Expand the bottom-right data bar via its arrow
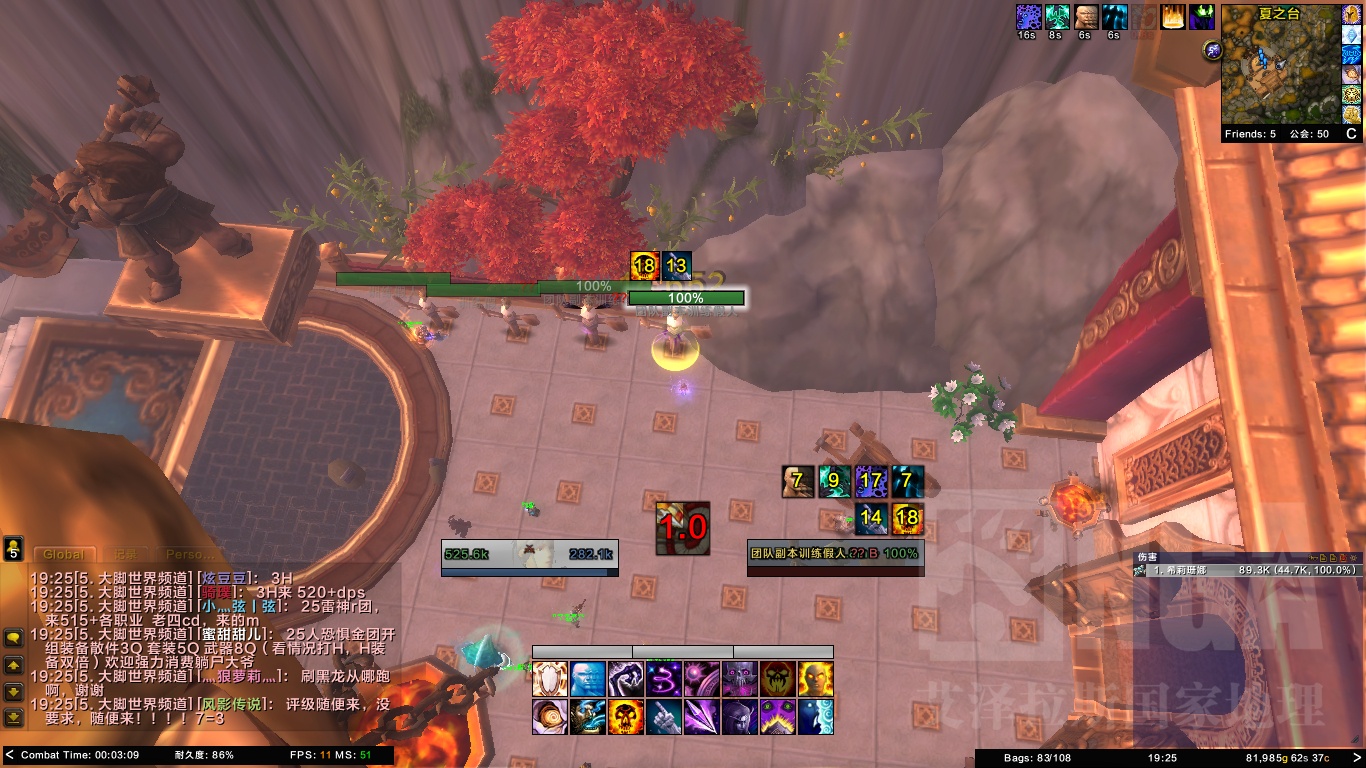This screenshot has width=1366, height=768. pos(1358,755)
